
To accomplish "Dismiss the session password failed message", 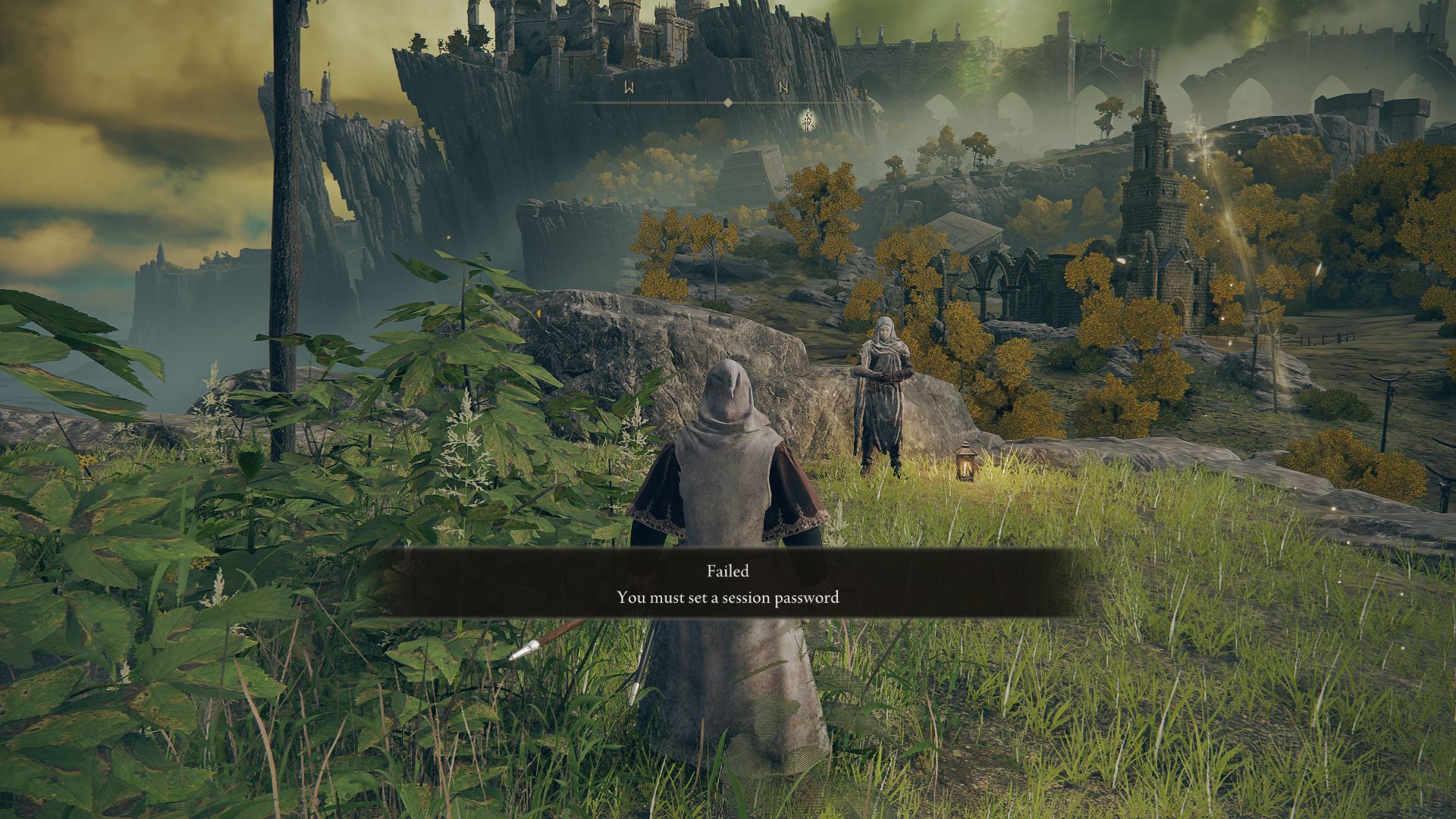I will pyautogui.click(x=728, y=583).
